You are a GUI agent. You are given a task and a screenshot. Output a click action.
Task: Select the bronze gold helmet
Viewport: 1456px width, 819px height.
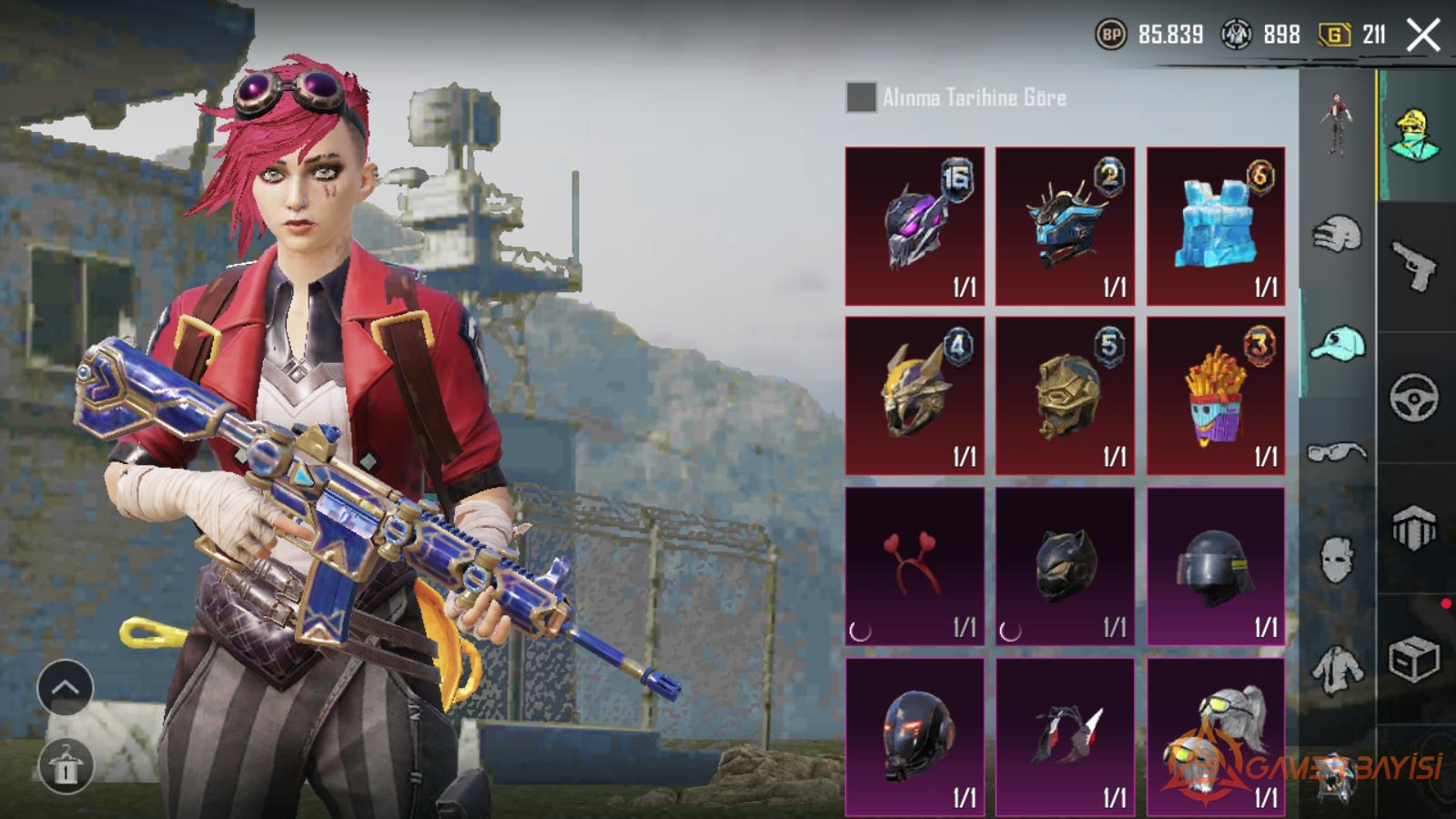(1065, 395)
